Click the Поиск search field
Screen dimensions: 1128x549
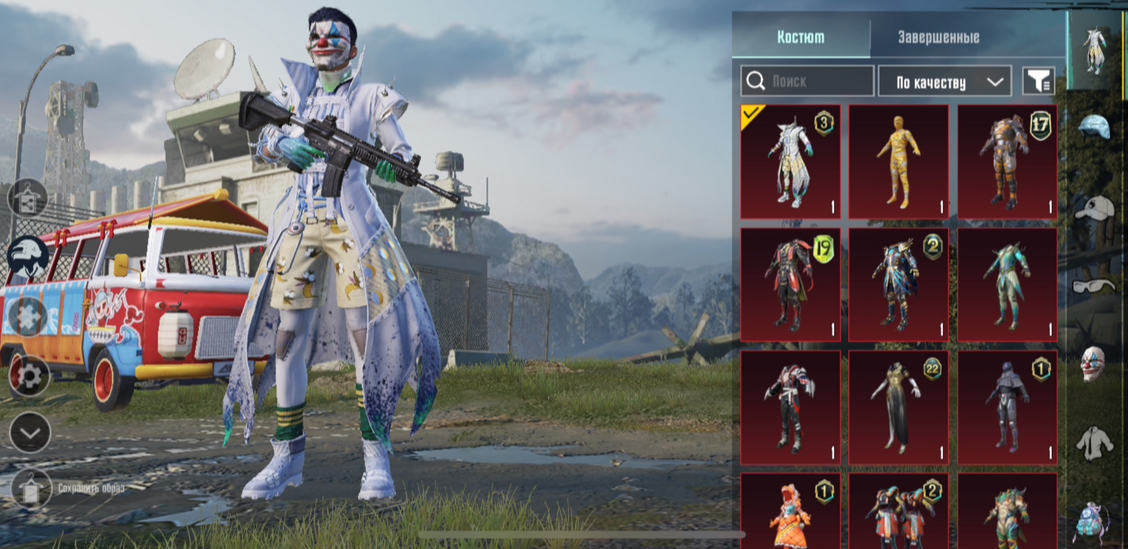coord(808,81)
